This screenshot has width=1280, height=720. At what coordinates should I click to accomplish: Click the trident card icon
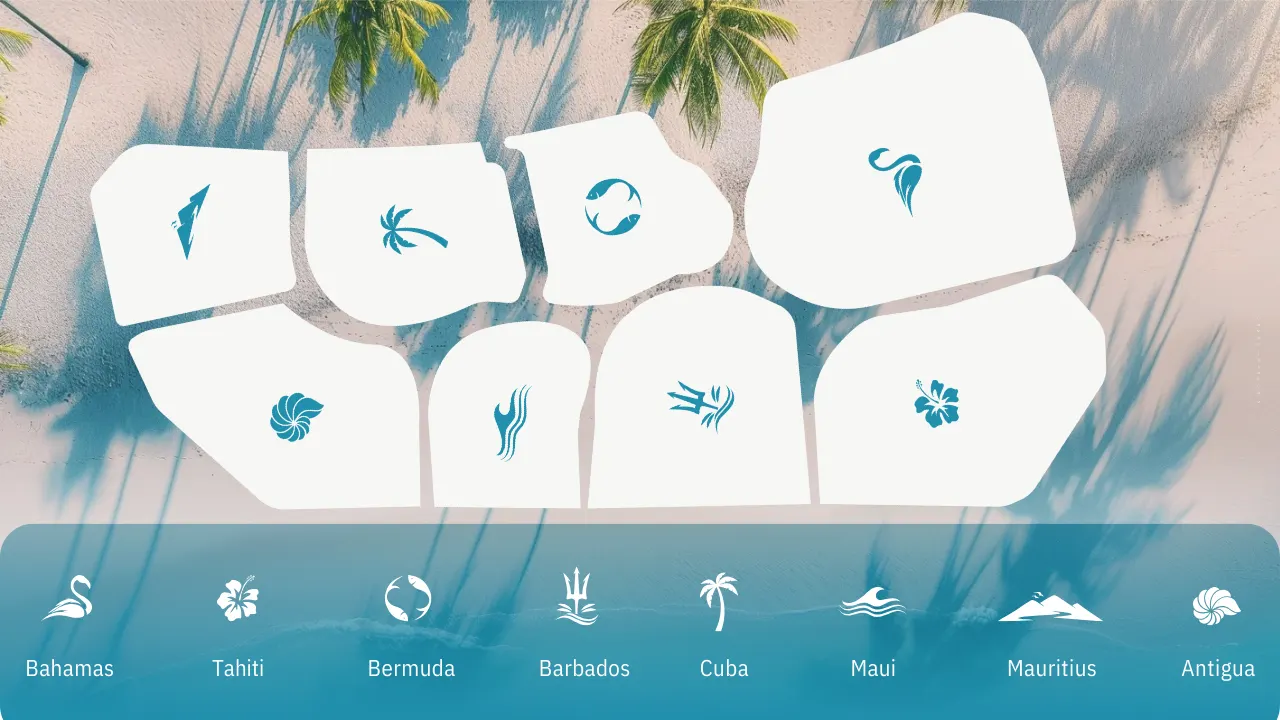(700, 404)
